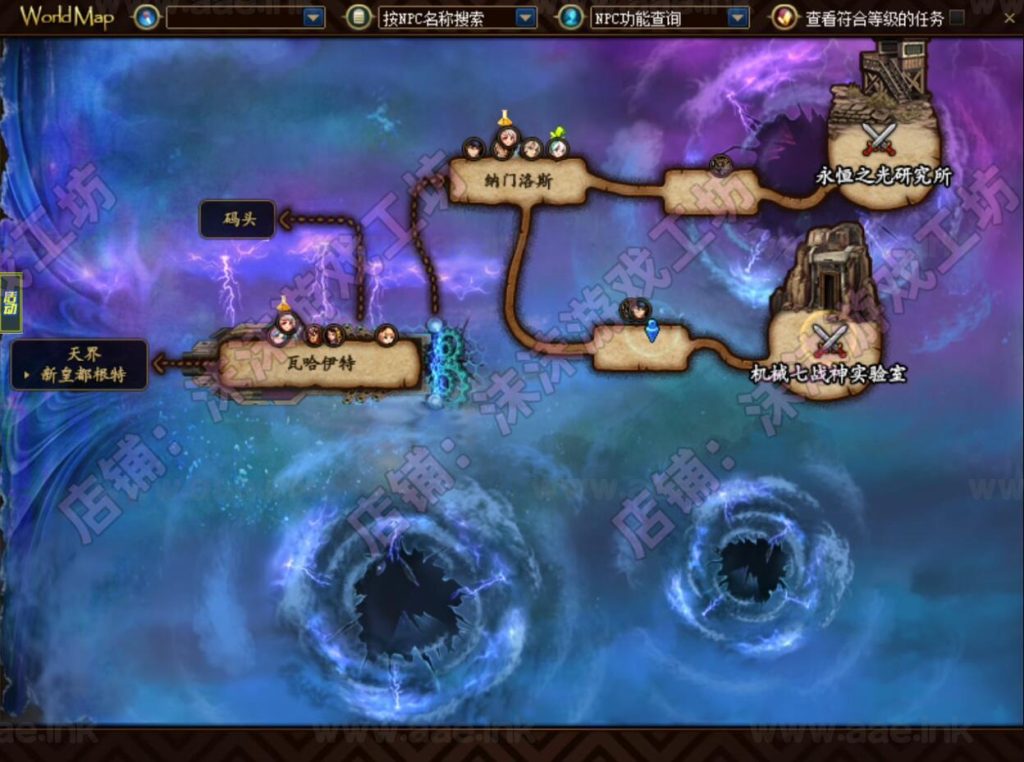Click the globe icon in the top bar
The image size is (1024, 762).
(x=147, y=17)
